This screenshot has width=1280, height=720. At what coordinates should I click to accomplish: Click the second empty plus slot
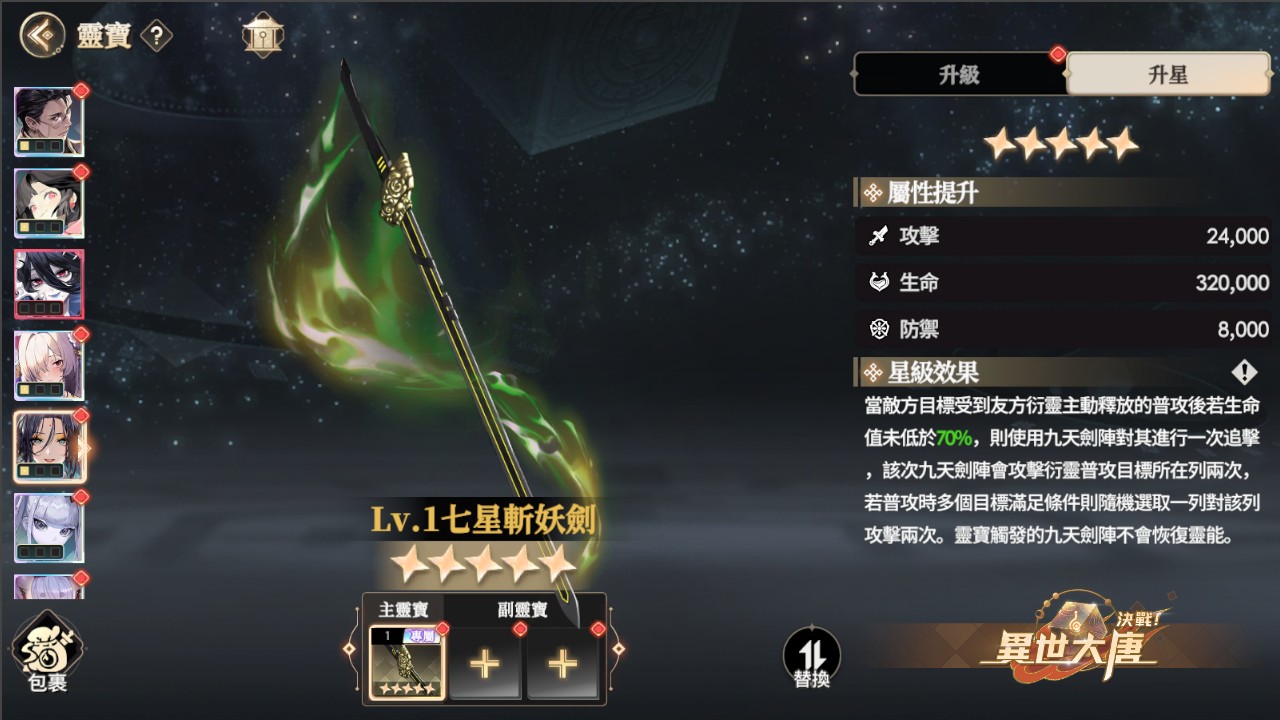[x=563, y=662]
